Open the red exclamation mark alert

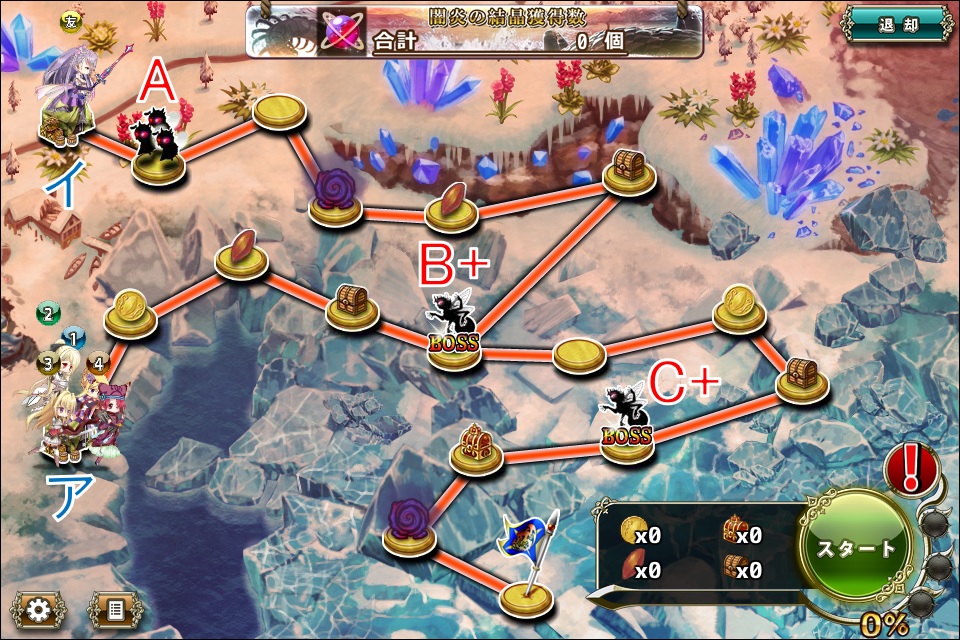(911, 468)
